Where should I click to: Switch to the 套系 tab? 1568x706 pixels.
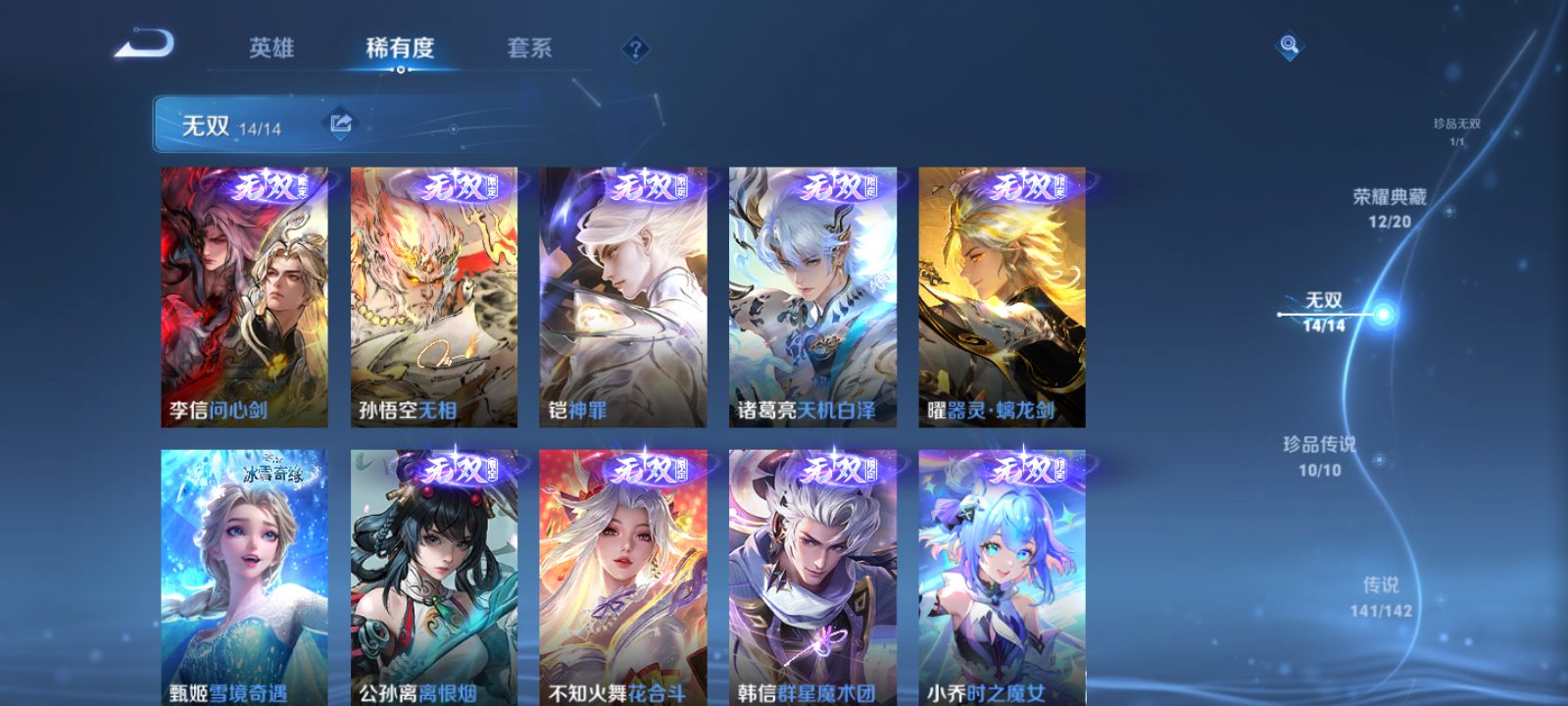530,47
